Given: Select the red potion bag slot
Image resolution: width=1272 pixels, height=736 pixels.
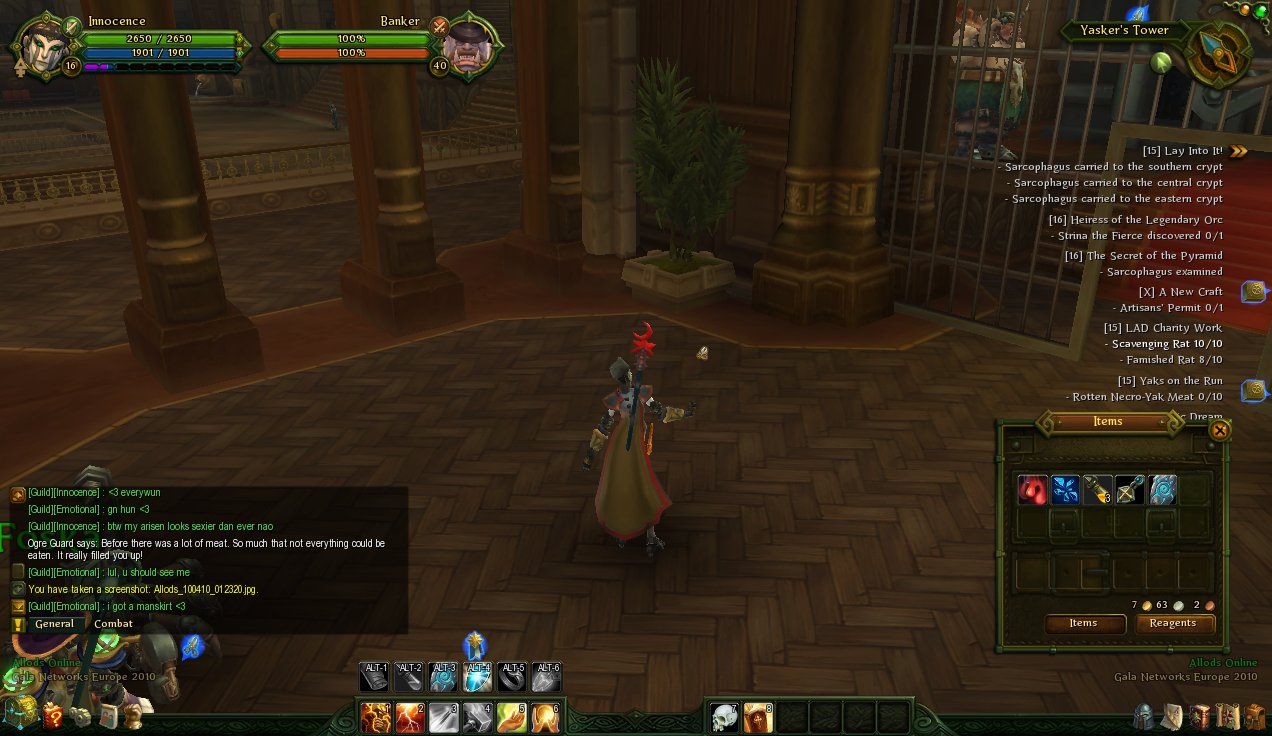Looking at the screenshot, I should (1033, 490).
